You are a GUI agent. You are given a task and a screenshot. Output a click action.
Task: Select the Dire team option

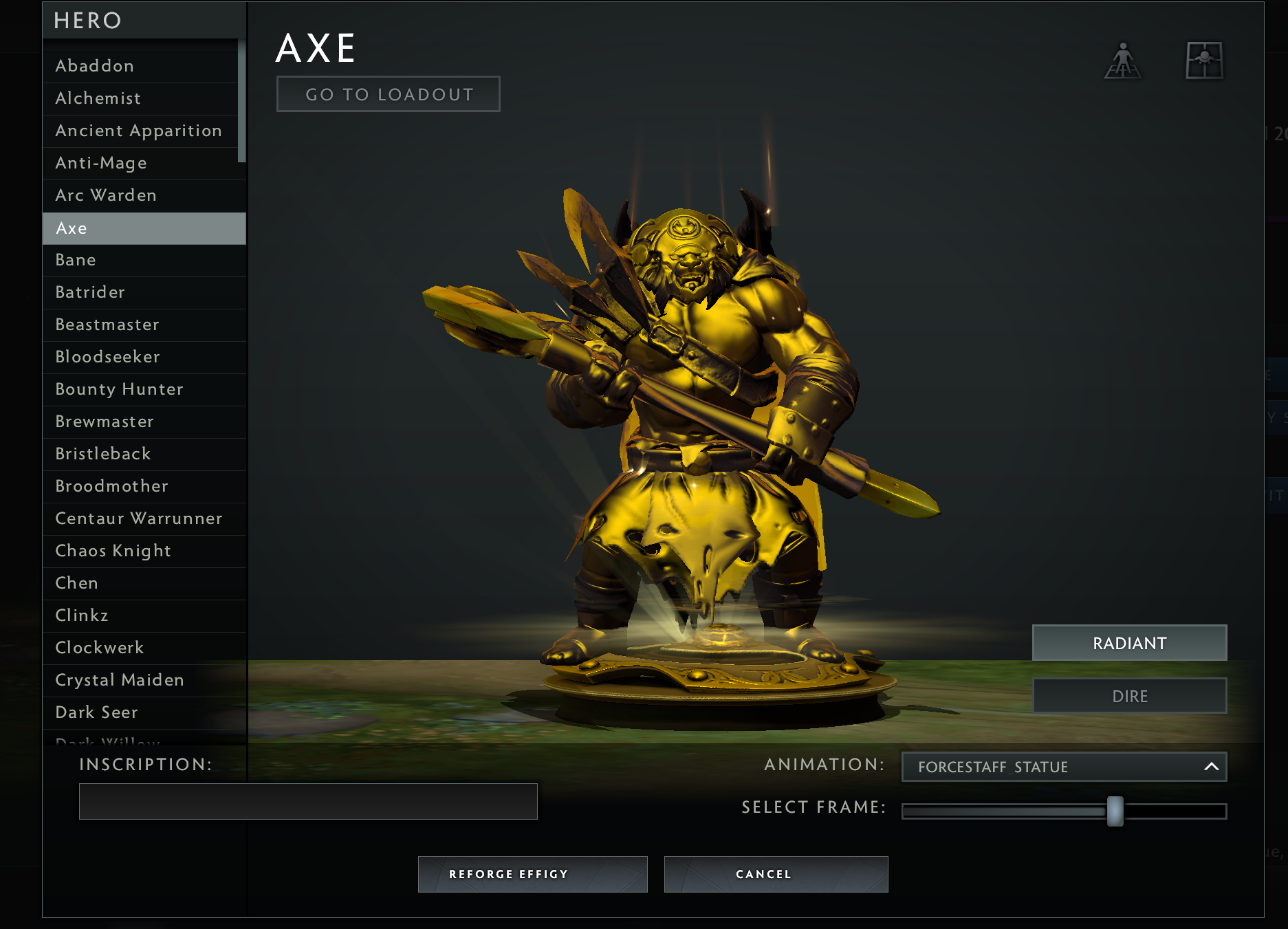[1130, 695]
